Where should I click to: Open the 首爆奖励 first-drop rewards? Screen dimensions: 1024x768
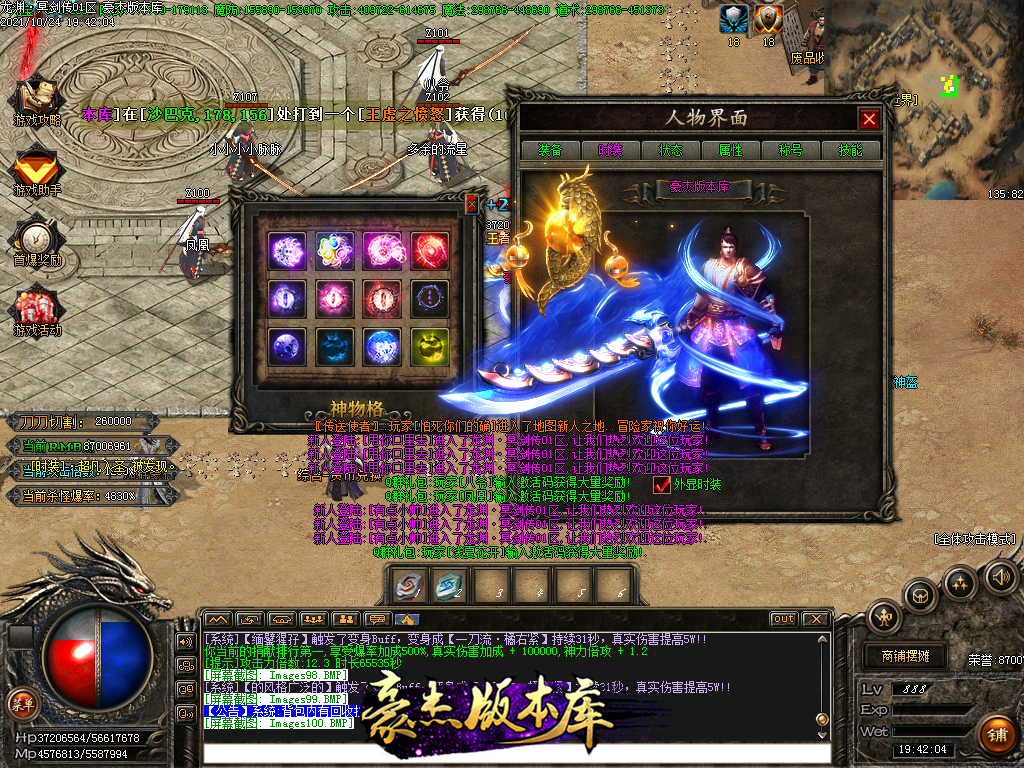tap(37, 240)
